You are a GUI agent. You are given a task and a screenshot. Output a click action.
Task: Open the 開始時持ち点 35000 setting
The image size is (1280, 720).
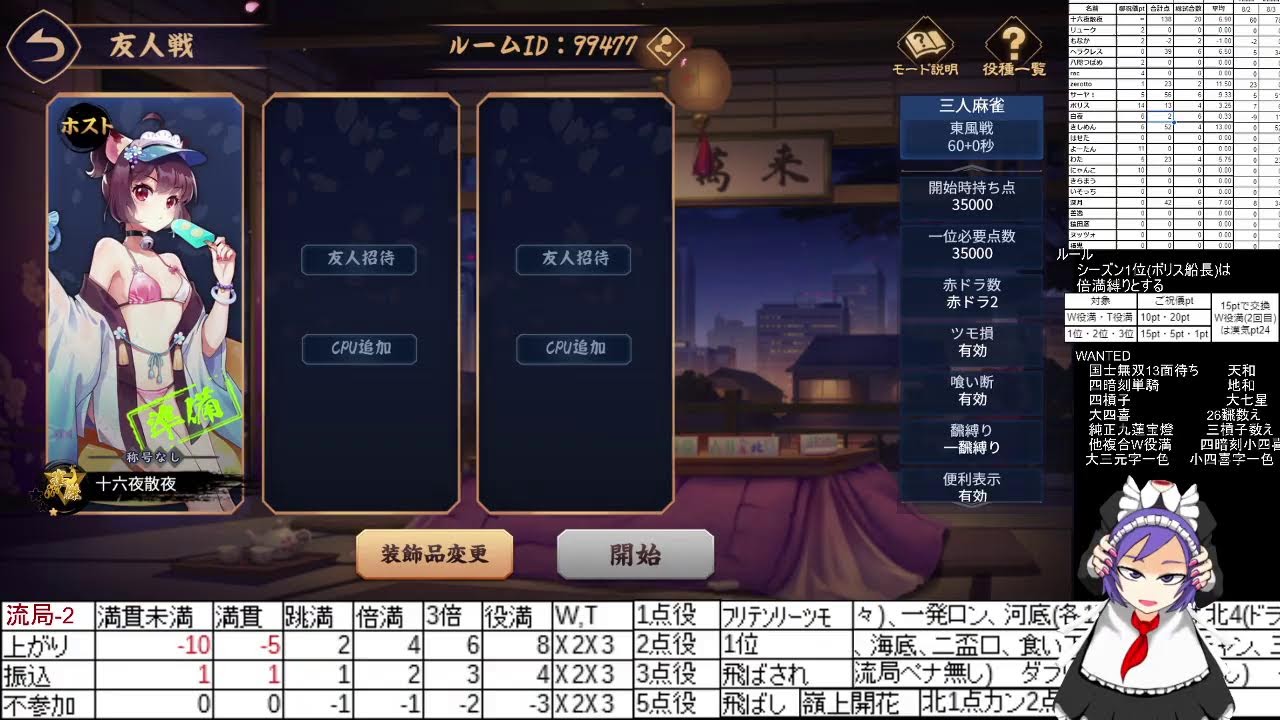pyautogui.click(x=972, y=194)
